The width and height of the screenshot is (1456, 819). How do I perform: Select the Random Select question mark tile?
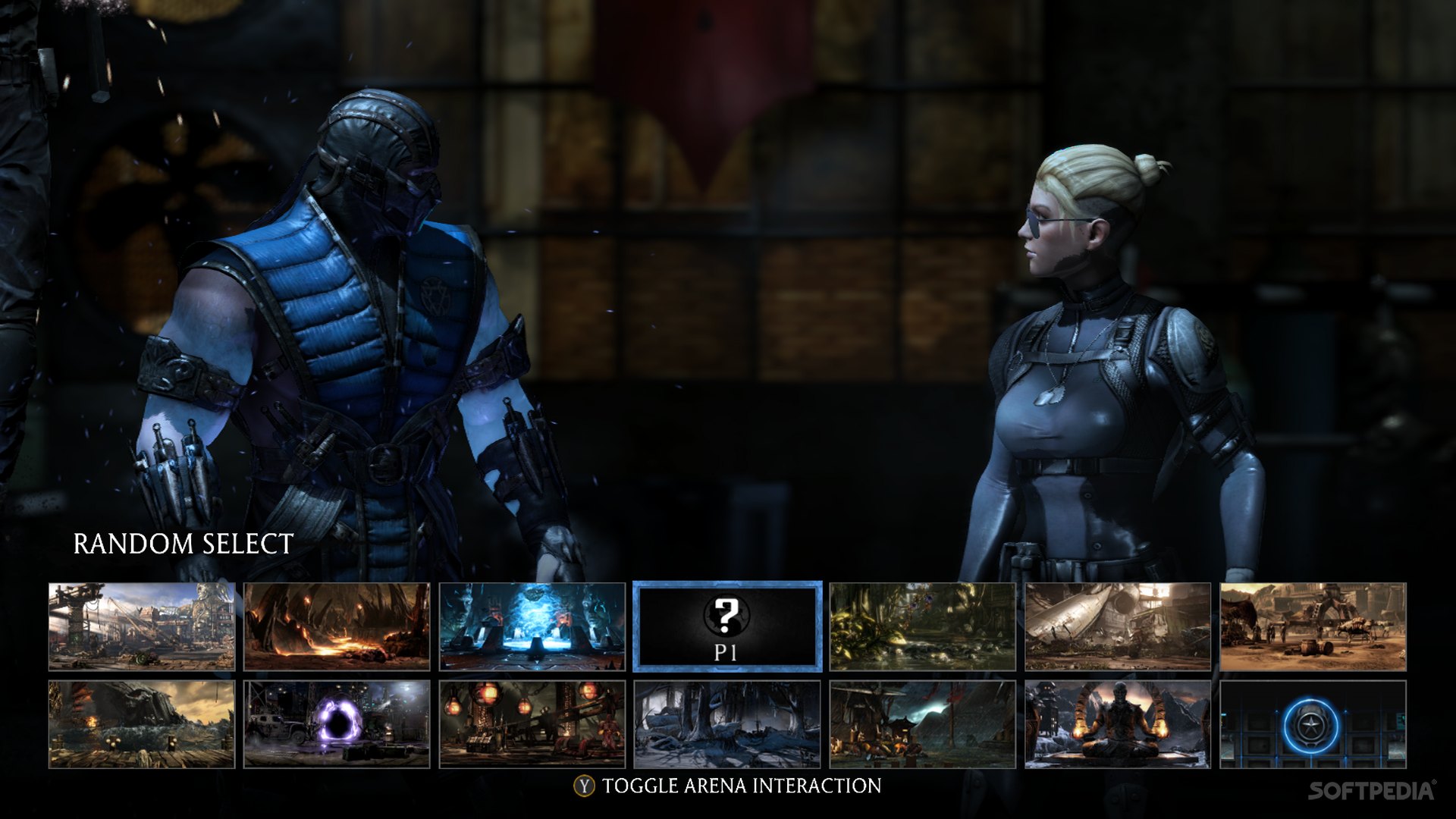pyautogui.click(x=726, y=626)
